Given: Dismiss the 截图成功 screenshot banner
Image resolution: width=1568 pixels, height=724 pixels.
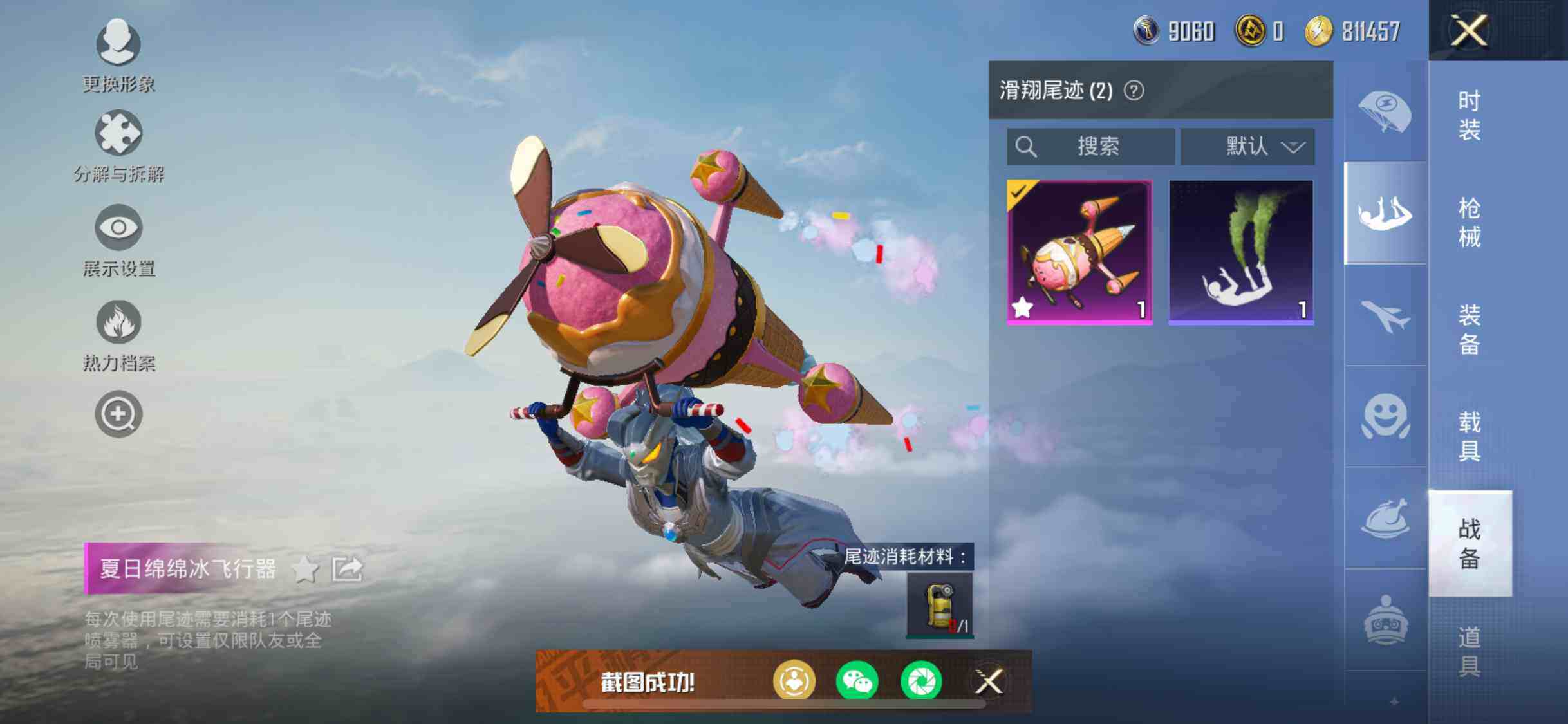Looking at the screenshot, I should click(x=989, y=681).
